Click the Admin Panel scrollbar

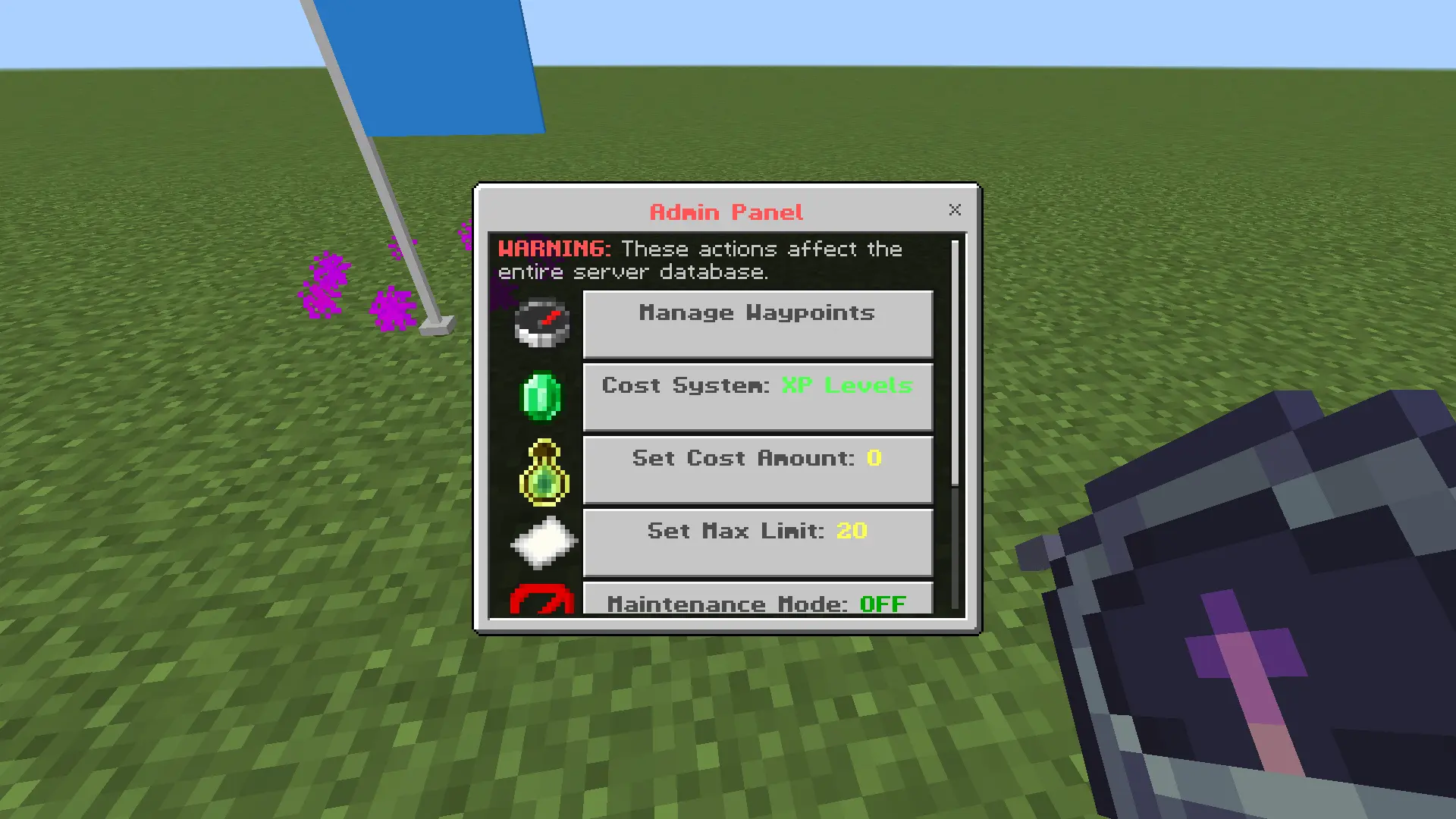coord(955,363)
